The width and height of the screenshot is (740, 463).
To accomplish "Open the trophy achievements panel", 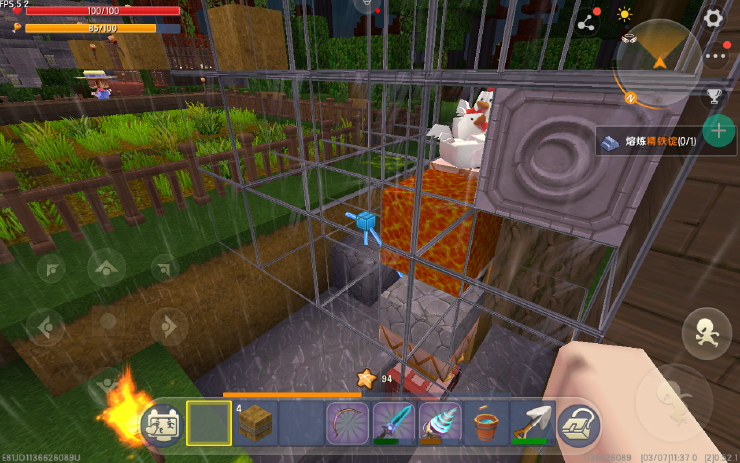I will pos(714,96).
